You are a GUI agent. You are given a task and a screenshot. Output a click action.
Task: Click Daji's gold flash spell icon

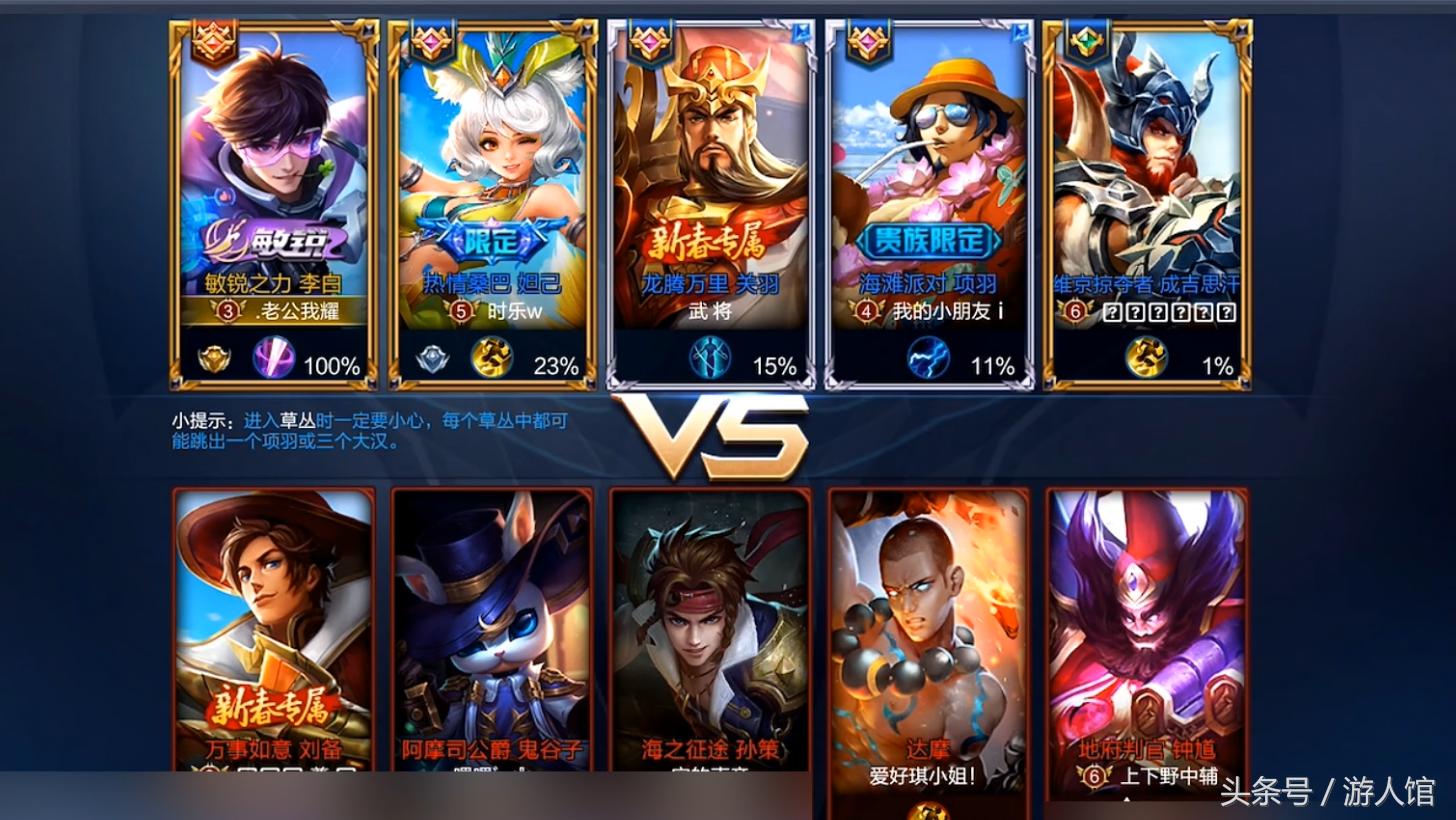click(x=492, y=358)
